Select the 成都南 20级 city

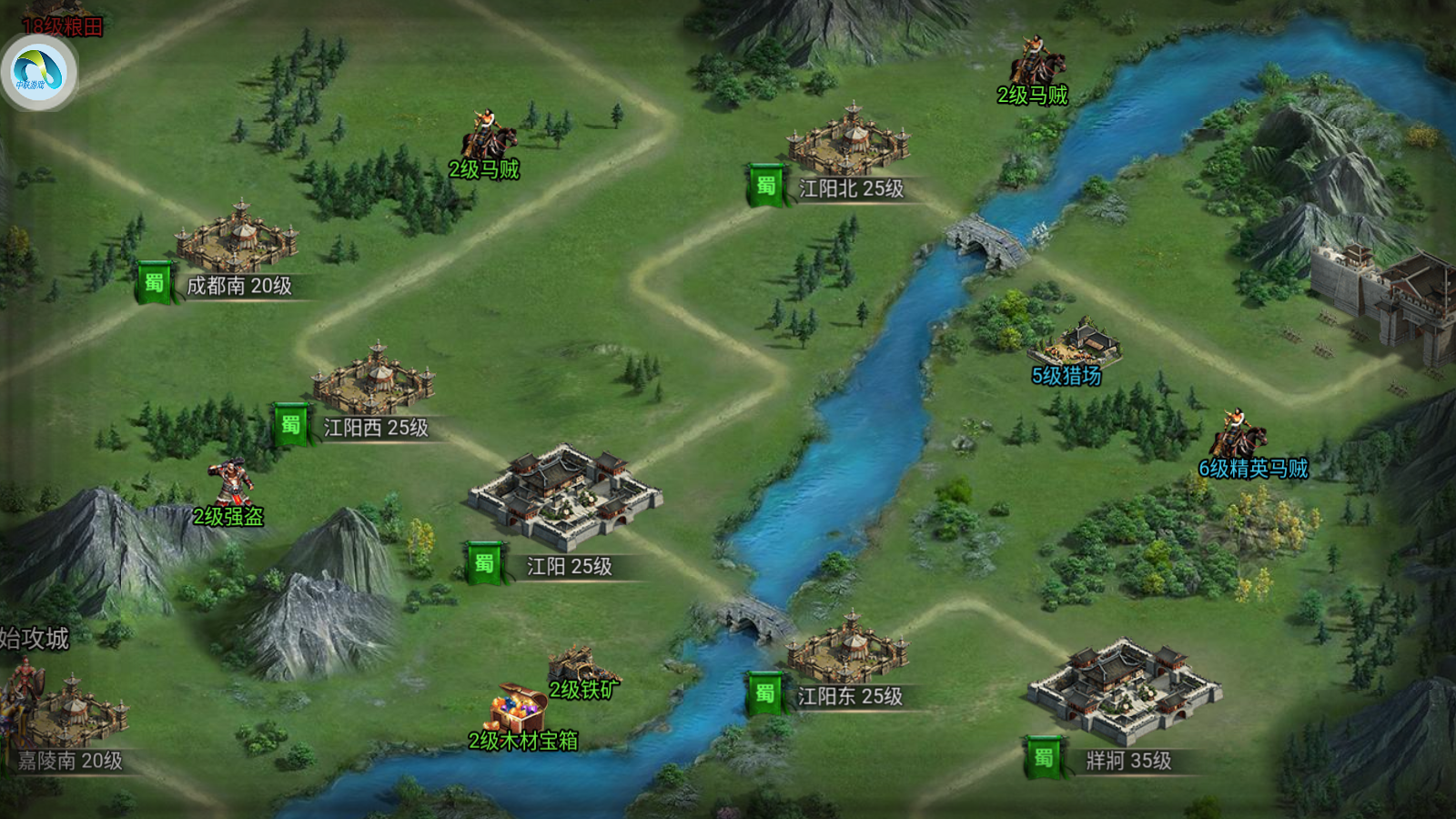238,239
